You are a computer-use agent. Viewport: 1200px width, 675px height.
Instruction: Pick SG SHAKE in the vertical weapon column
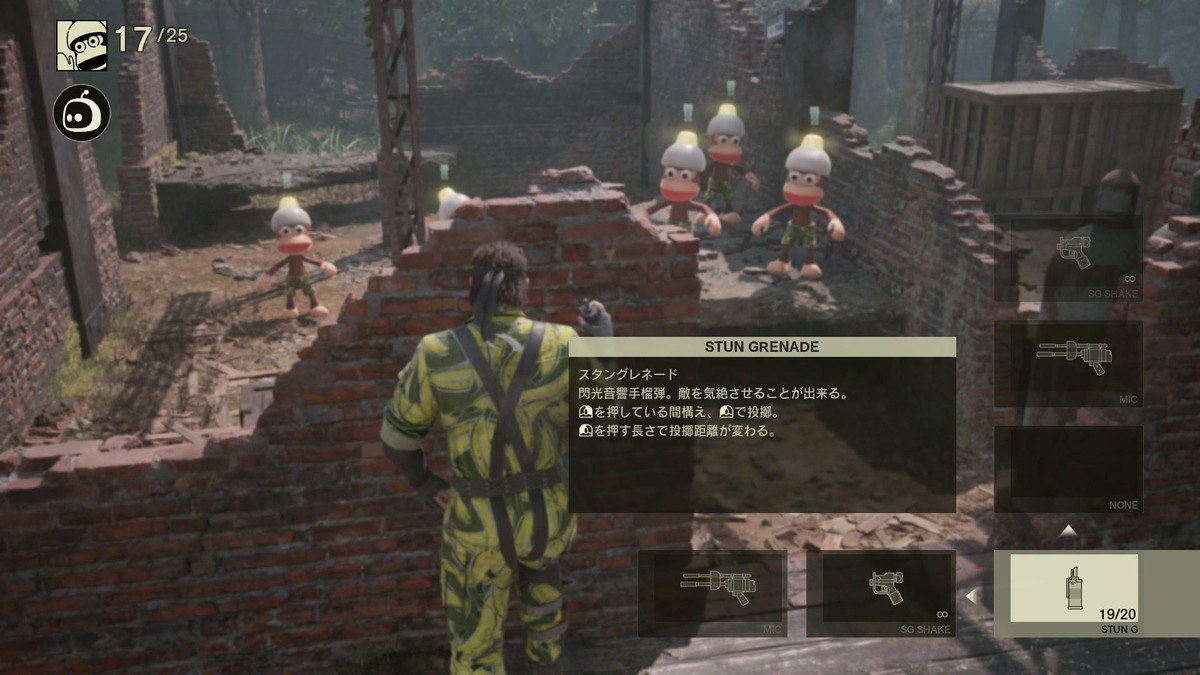click(x=1068, y=258)
